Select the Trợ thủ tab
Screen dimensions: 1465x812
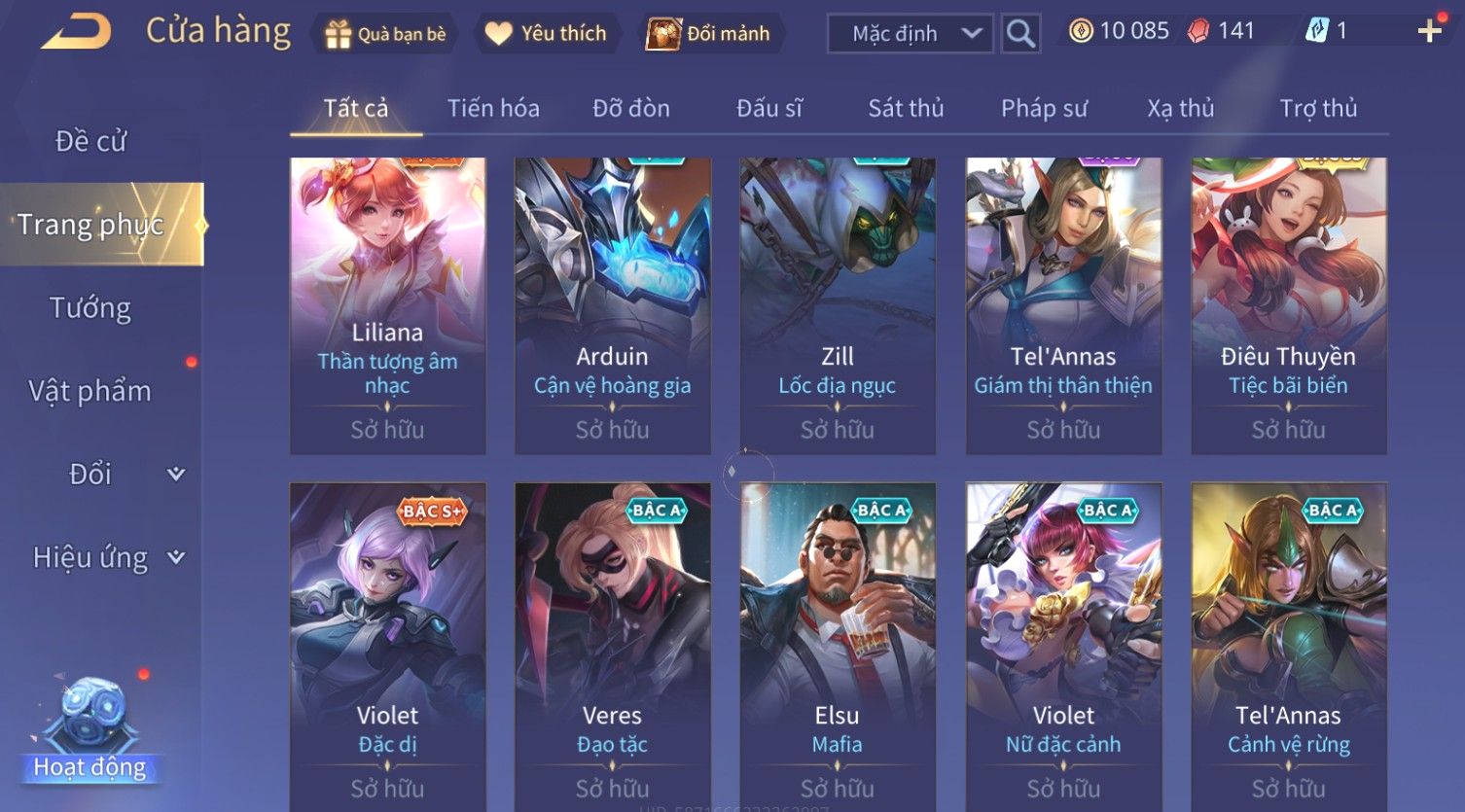click(1318, 108)
